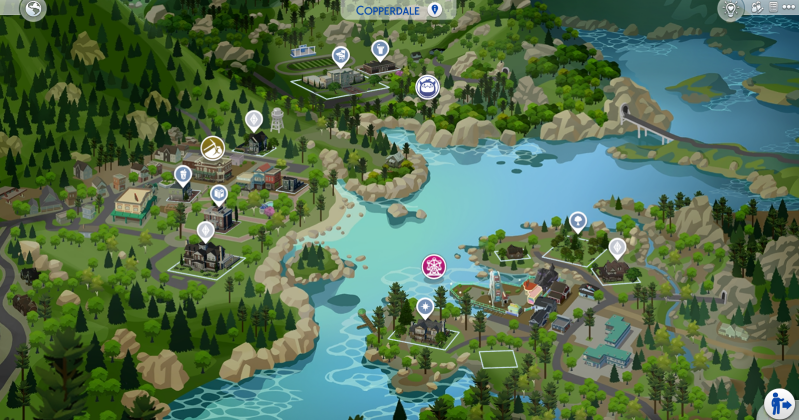
Task: Click the return to household button
Action: (779, 403)
